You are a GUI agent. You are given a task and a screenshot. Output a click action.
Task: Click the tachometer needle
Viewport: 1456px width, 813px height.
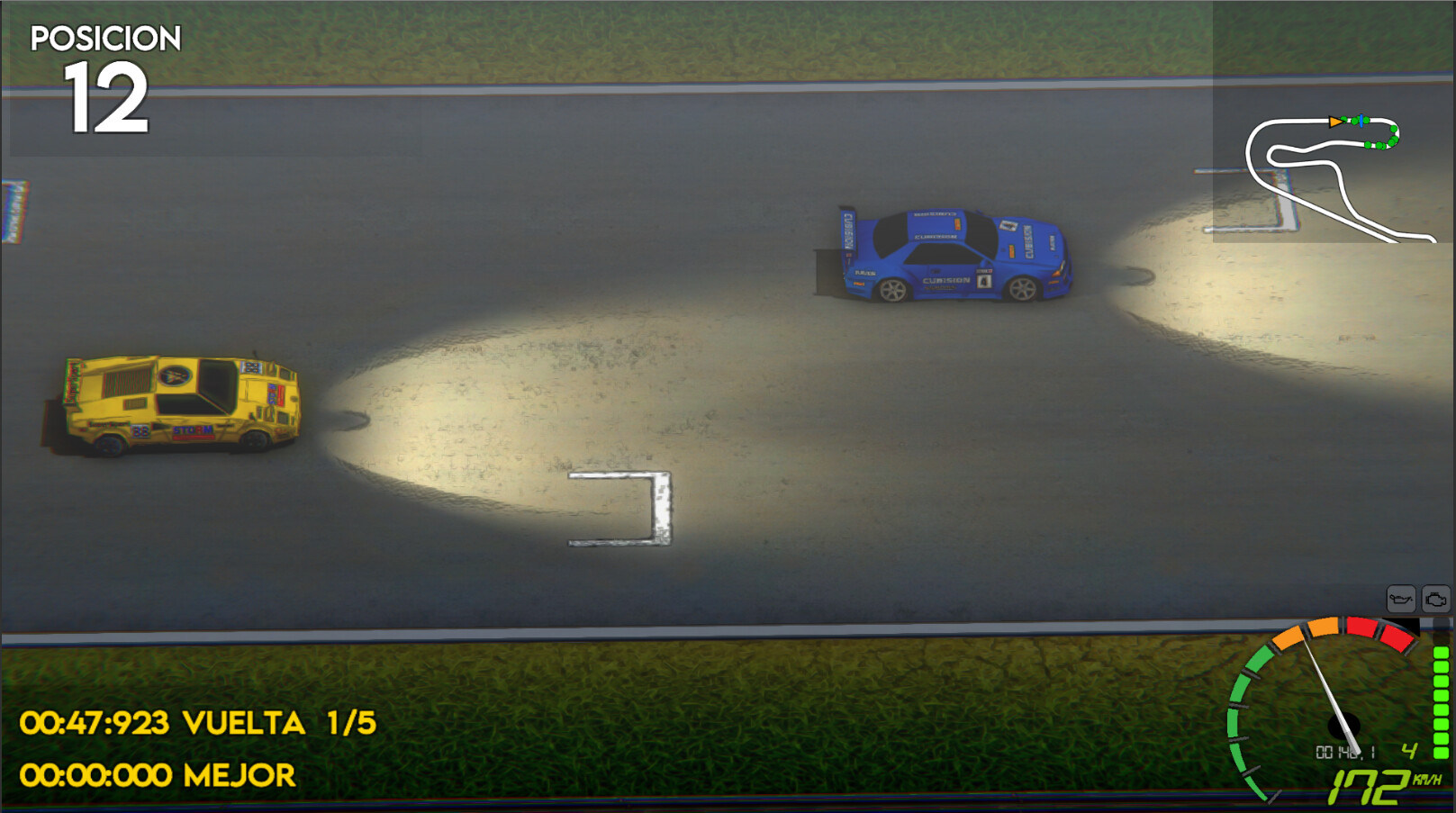pos(1328,684)
